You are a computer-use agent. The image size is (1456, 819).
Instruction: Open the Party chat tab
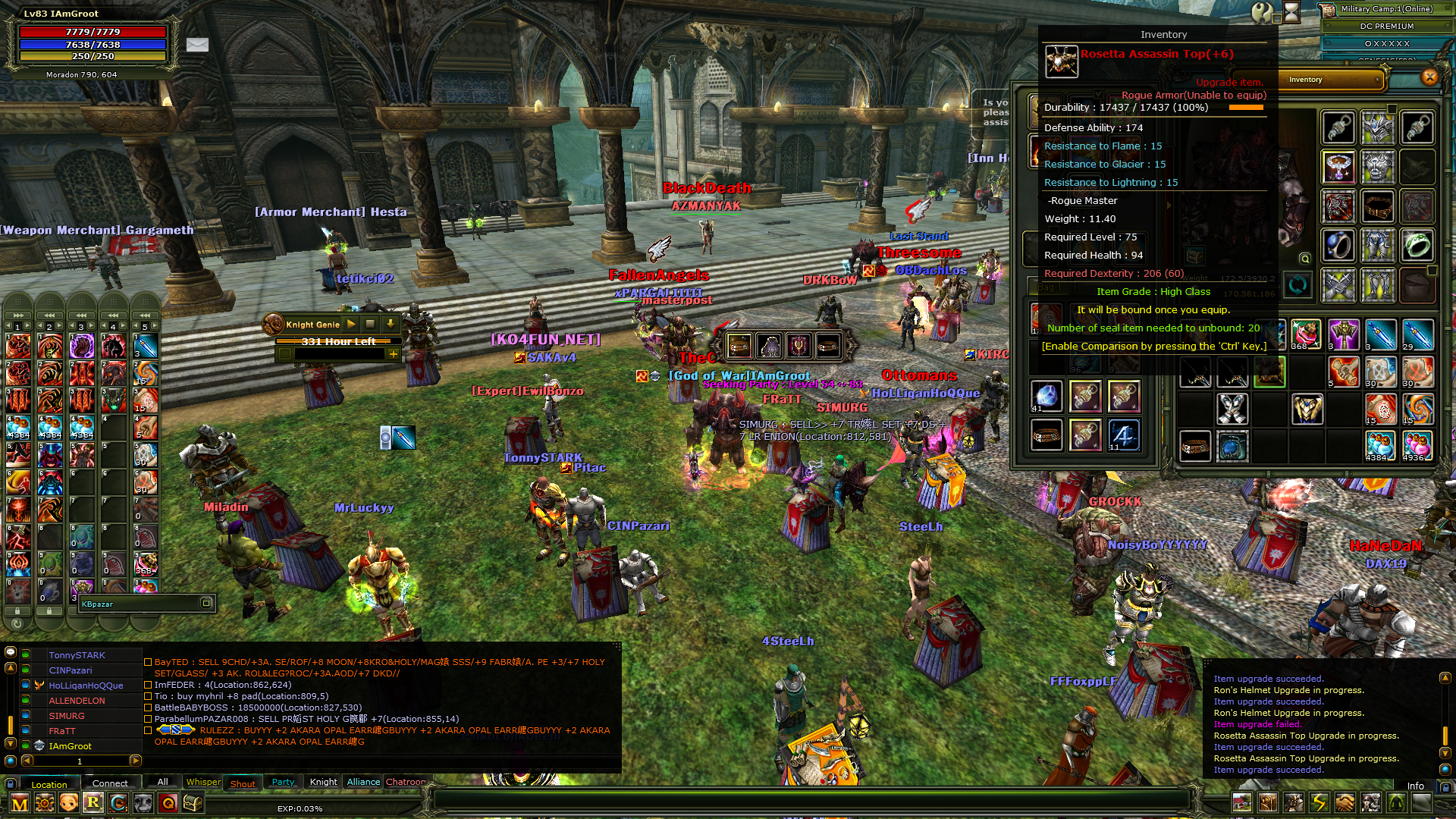point(283,782)
